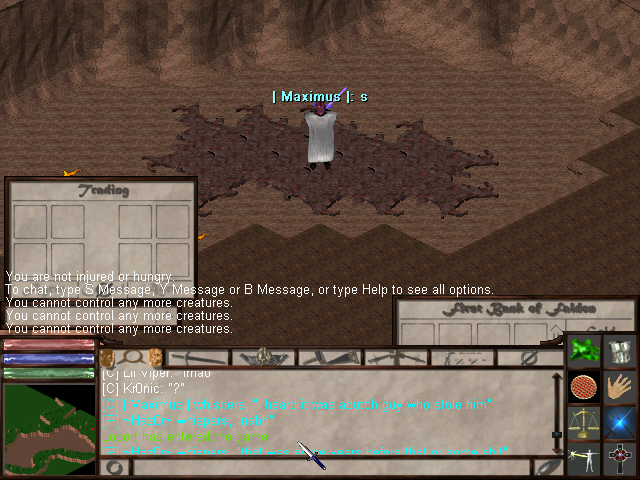Image resolution: width=640 pixels, height=480 pixels.
Task: Select the jeweled Celtic cross icon
Action: pos(620,457)
